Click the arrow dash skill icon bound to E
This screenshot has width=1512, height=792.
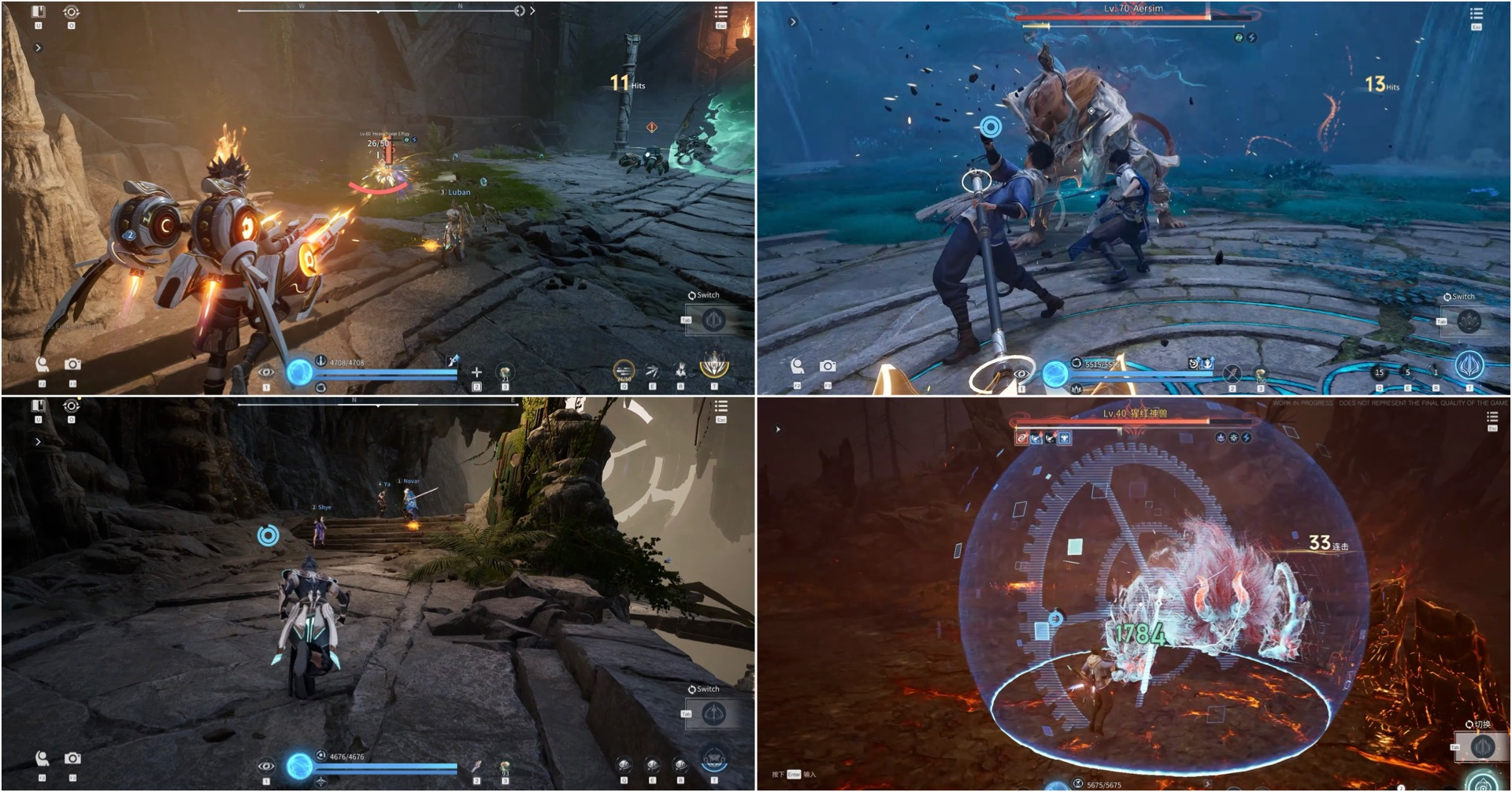[x=653, y=369]
